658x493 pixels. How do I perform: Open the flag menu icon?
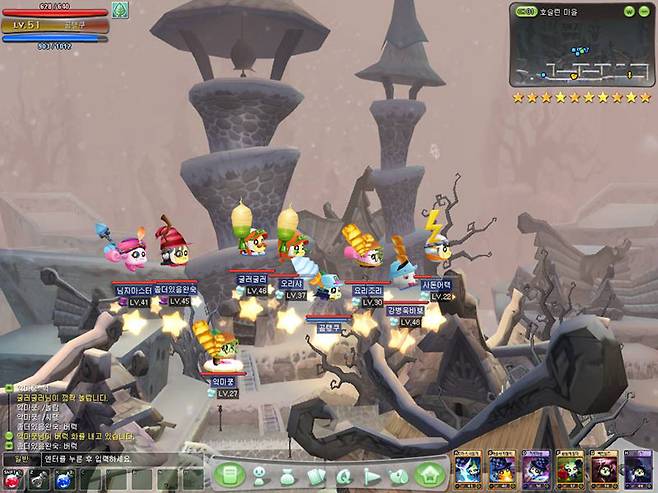[x=372, y=475]
